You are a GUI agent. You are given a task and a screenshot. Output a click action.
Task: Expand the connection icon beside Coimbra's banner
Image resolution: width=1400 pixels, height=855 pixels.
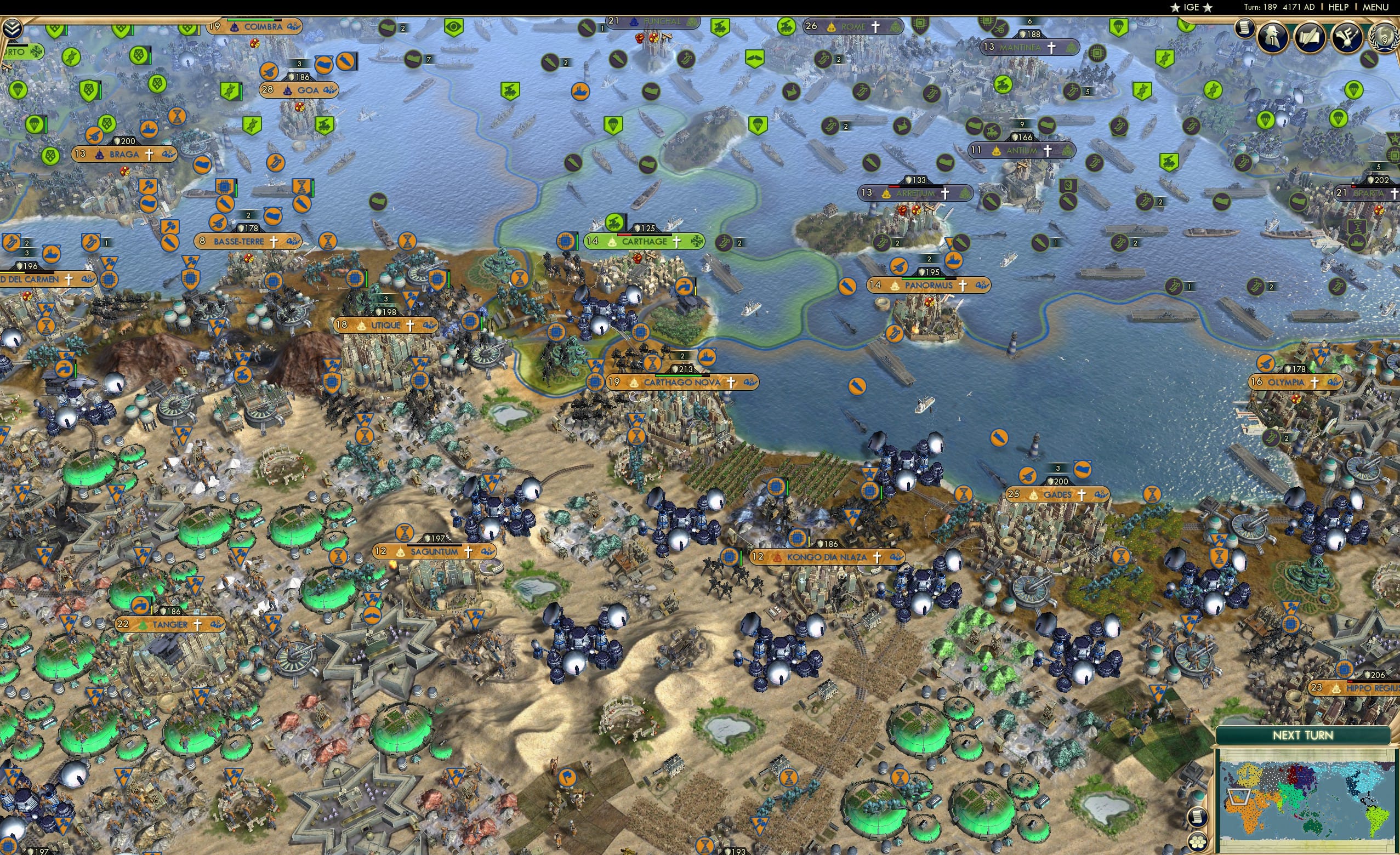(x=295, y=27)
